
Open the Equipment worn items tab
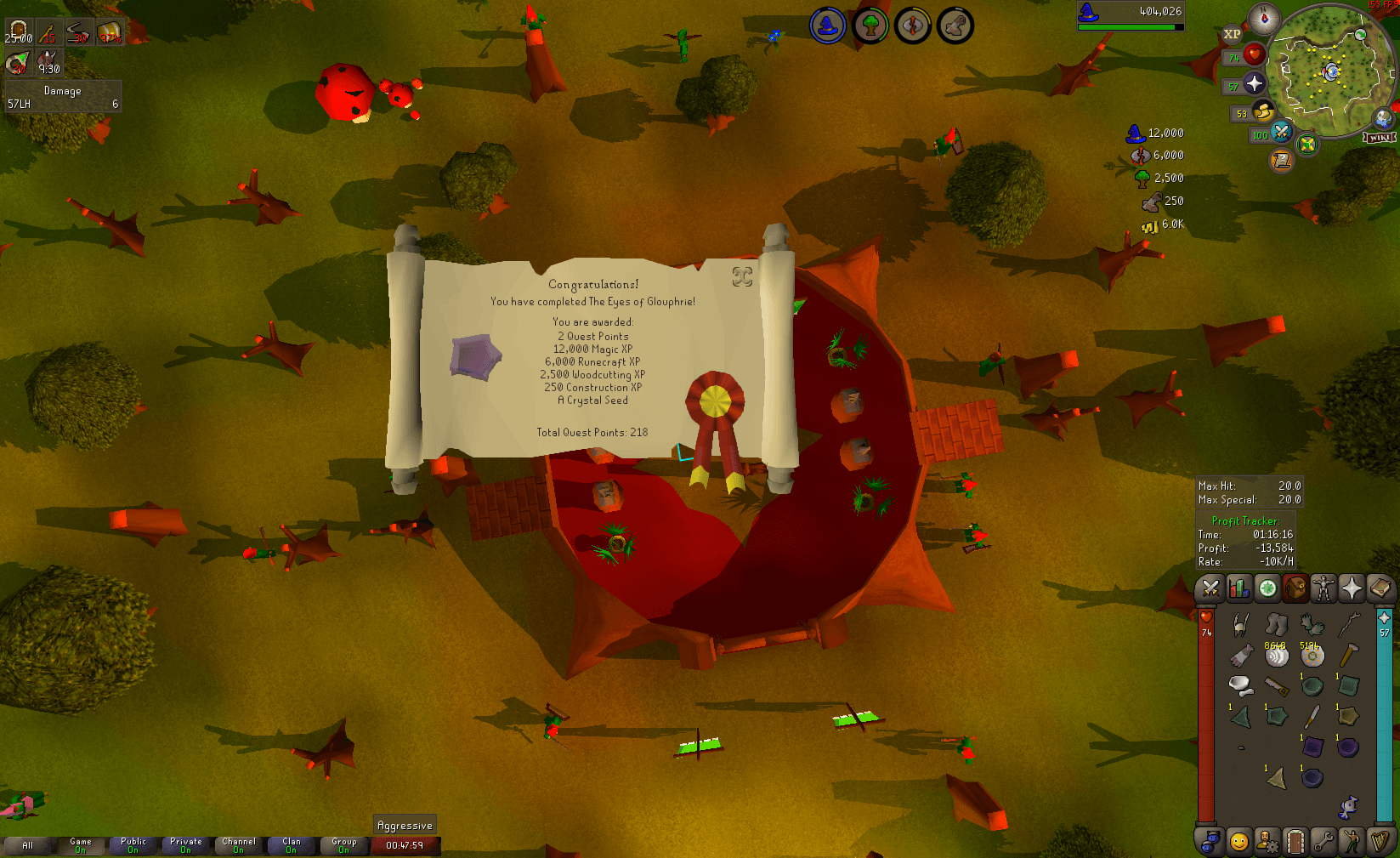coord(1323,588)
